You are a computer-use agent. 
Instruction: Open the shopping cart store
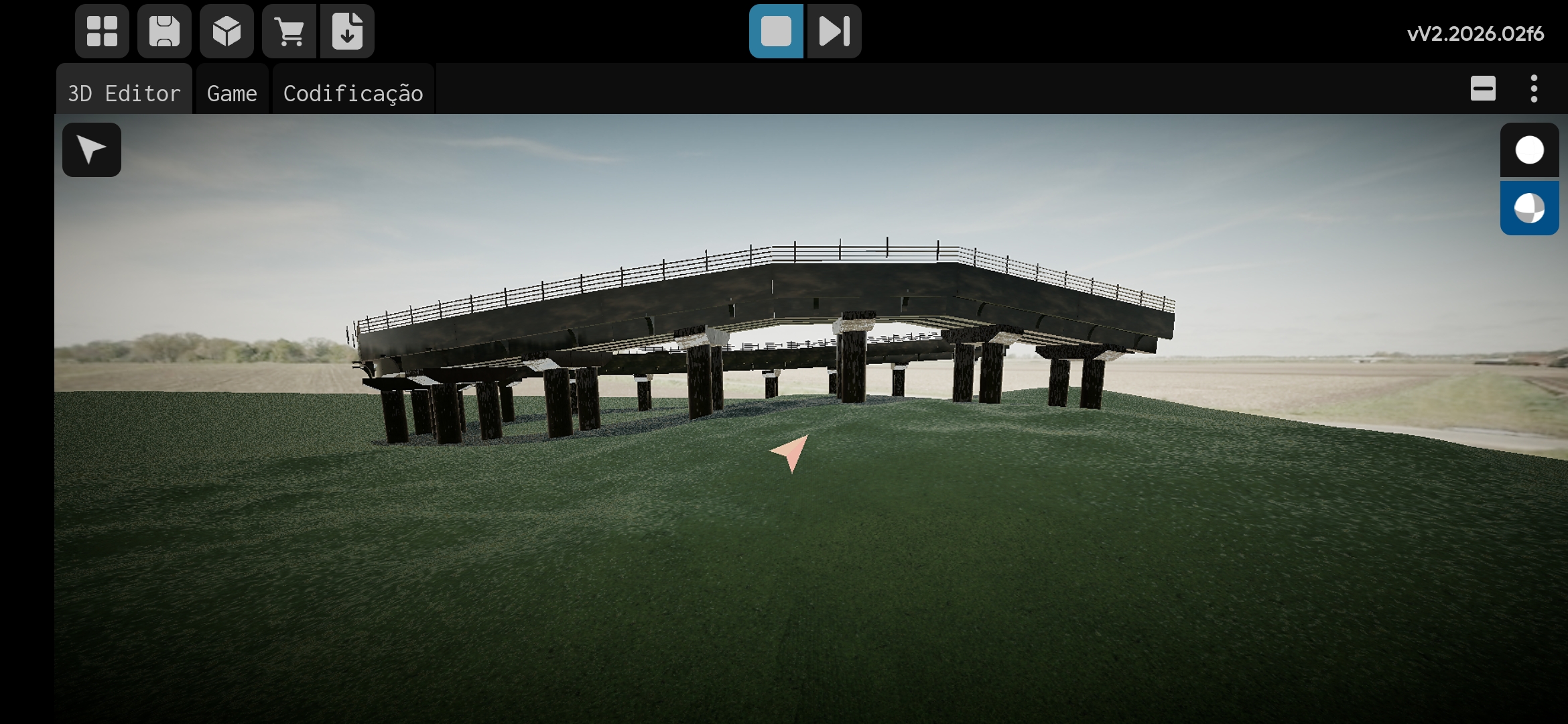(x=289, y=32)
